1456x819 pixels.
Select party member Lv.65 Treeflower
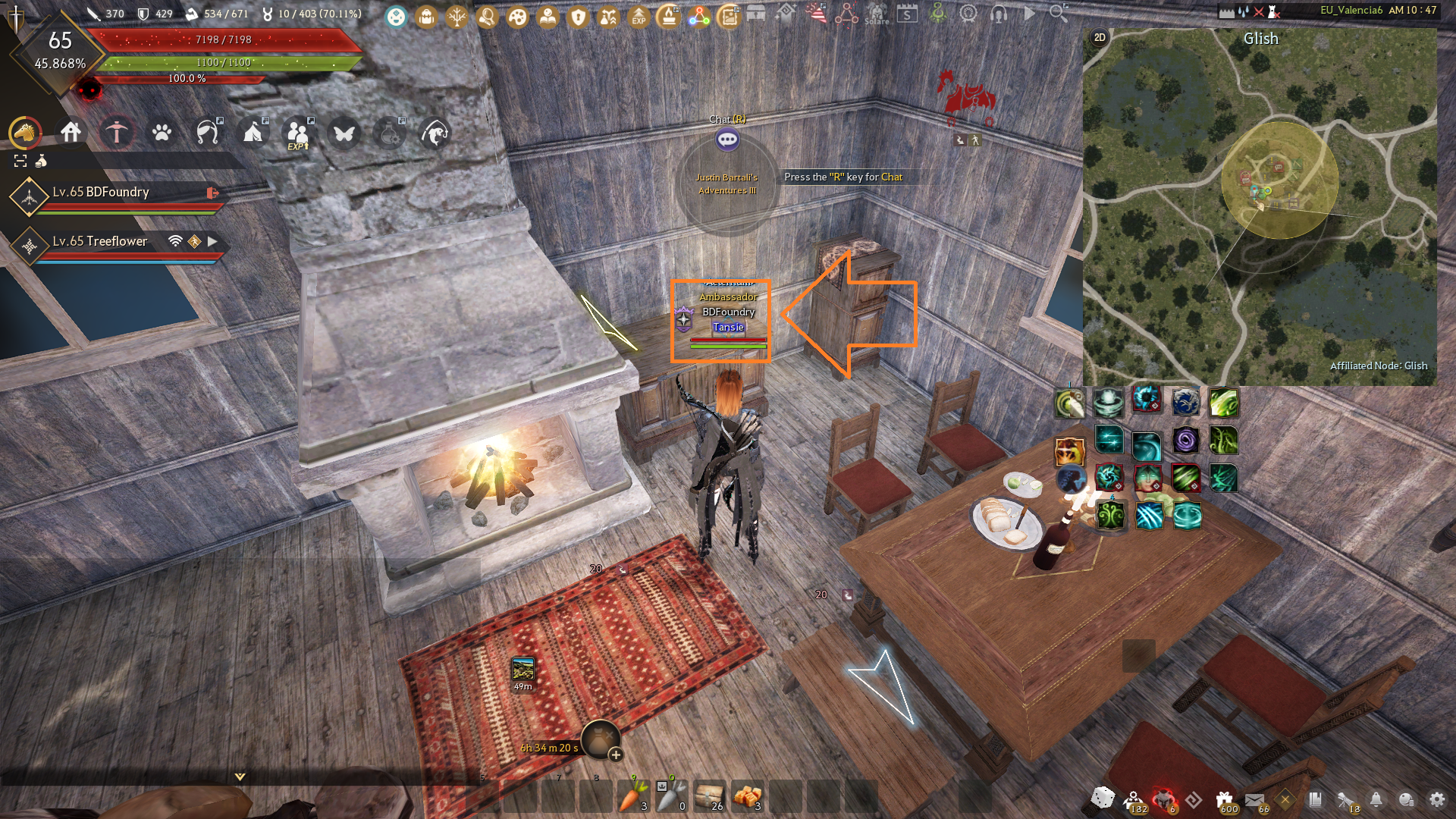[x=100, y=241]
